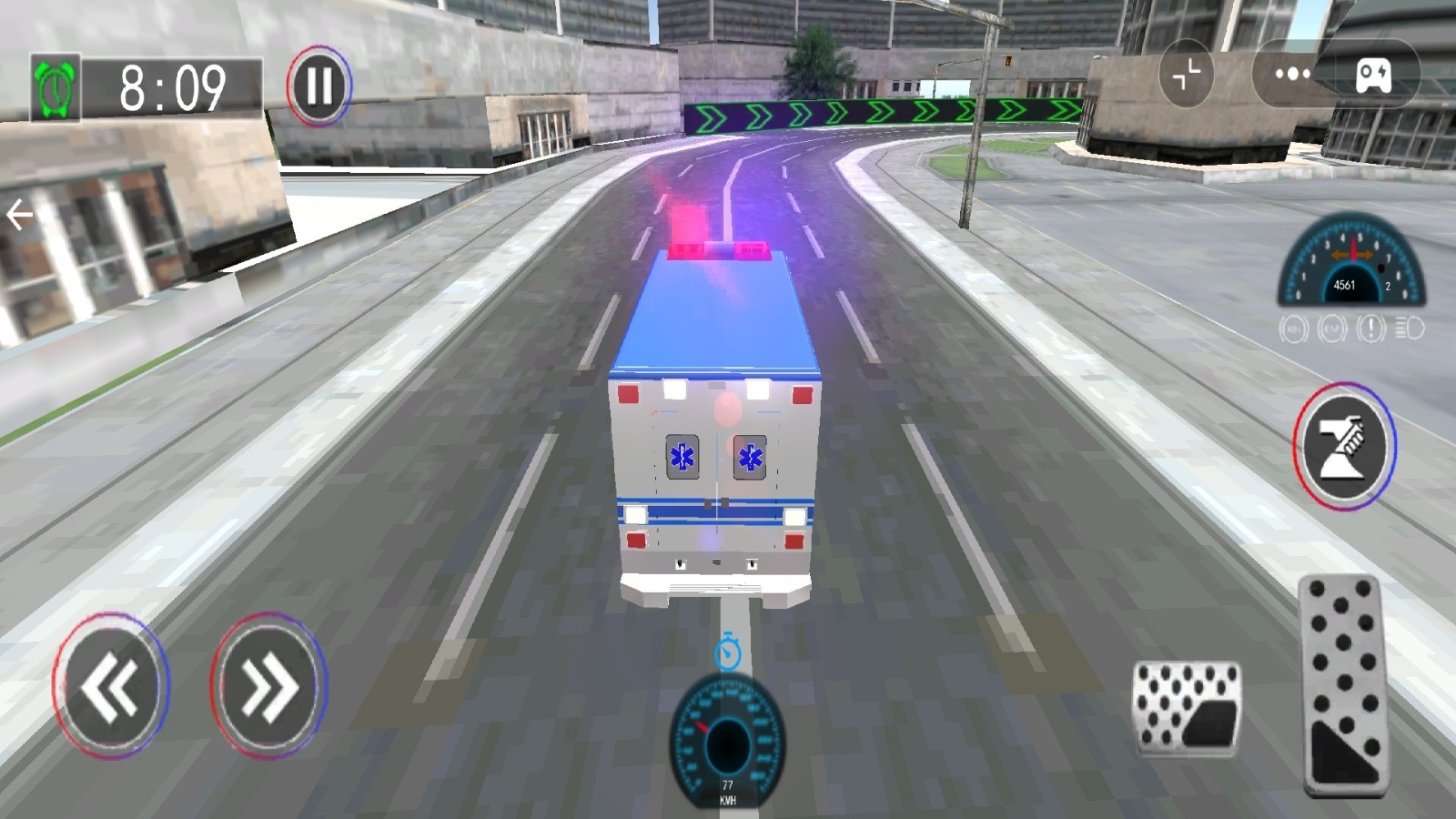Tap the alarm clock timer icon
This screenshot has height=819, width=1456.
[x=55, y=85]
